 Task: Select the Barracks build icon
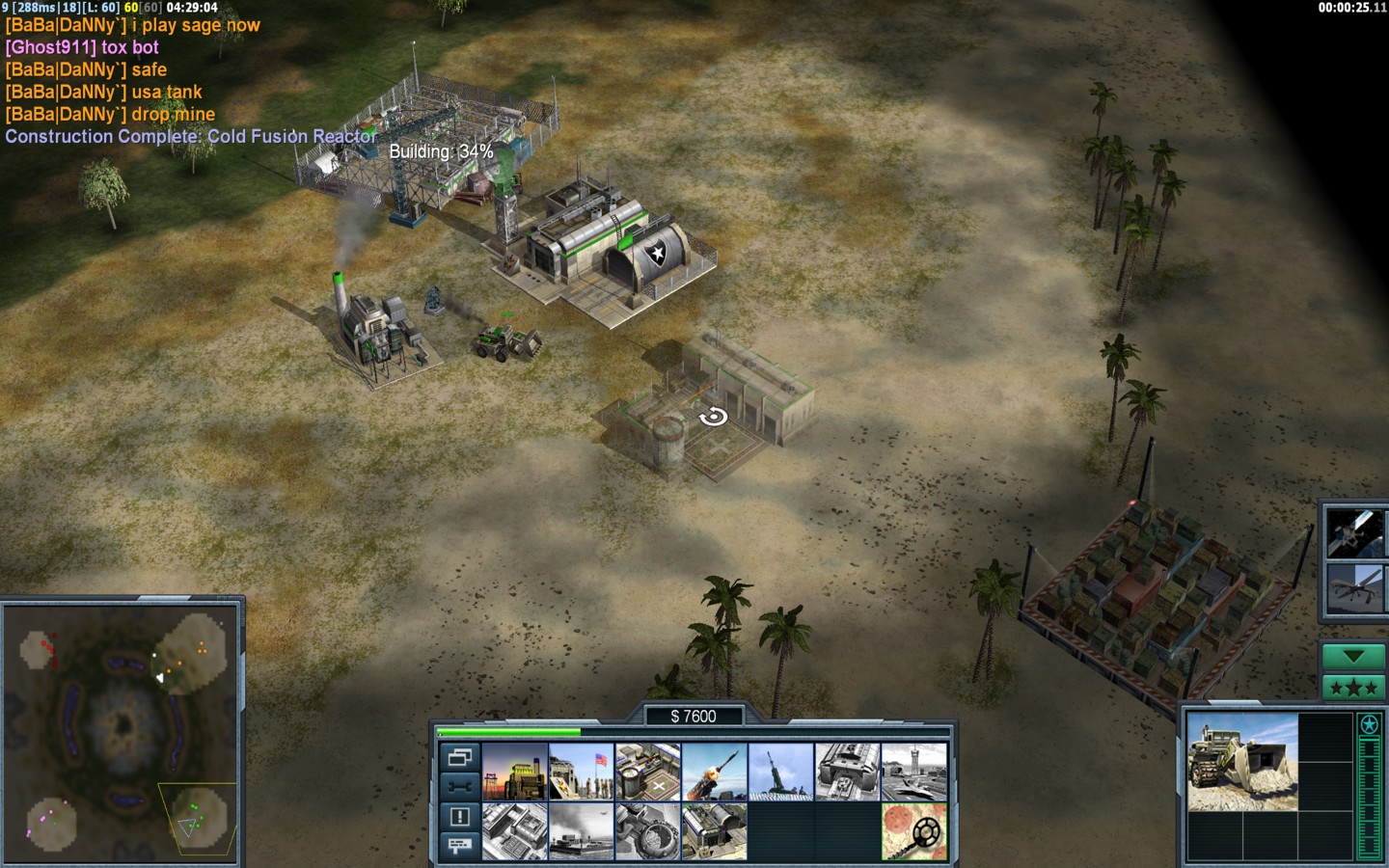581,771
